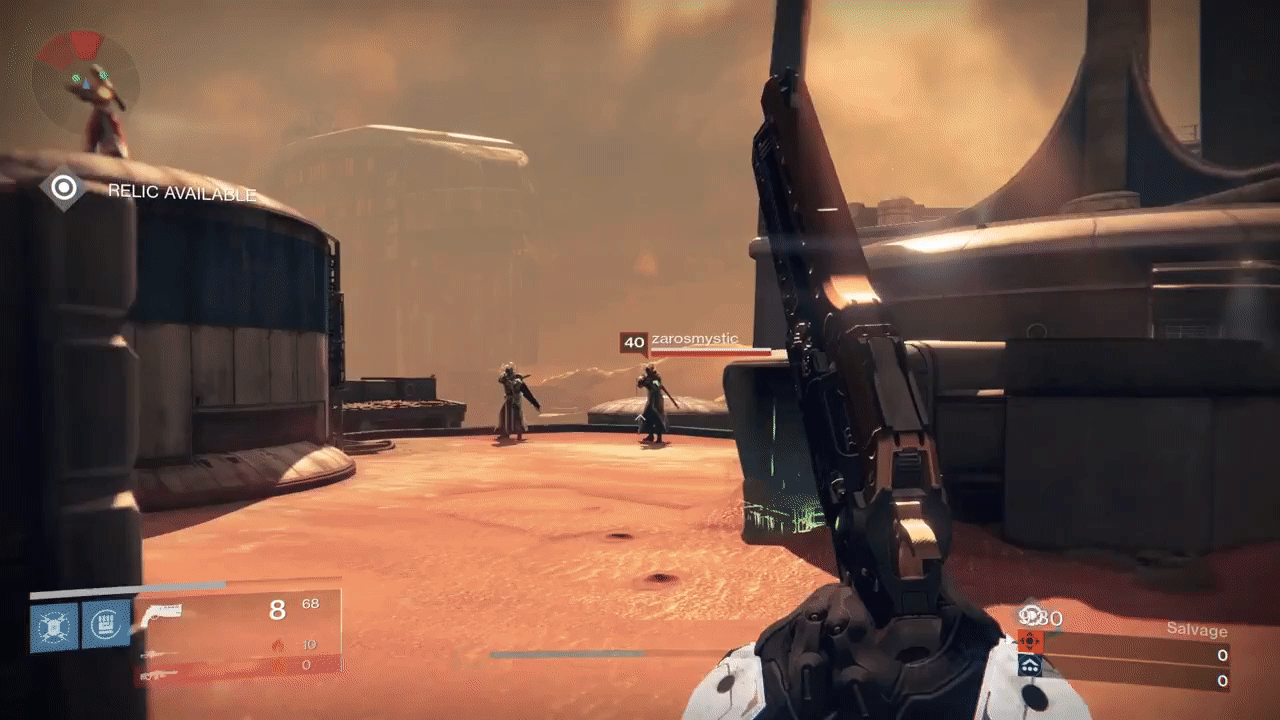Image resolution: width=1280 pixels, height=720 pixels.
Task: Click the red team emblem icon
Action: (x=1030, y=641)
